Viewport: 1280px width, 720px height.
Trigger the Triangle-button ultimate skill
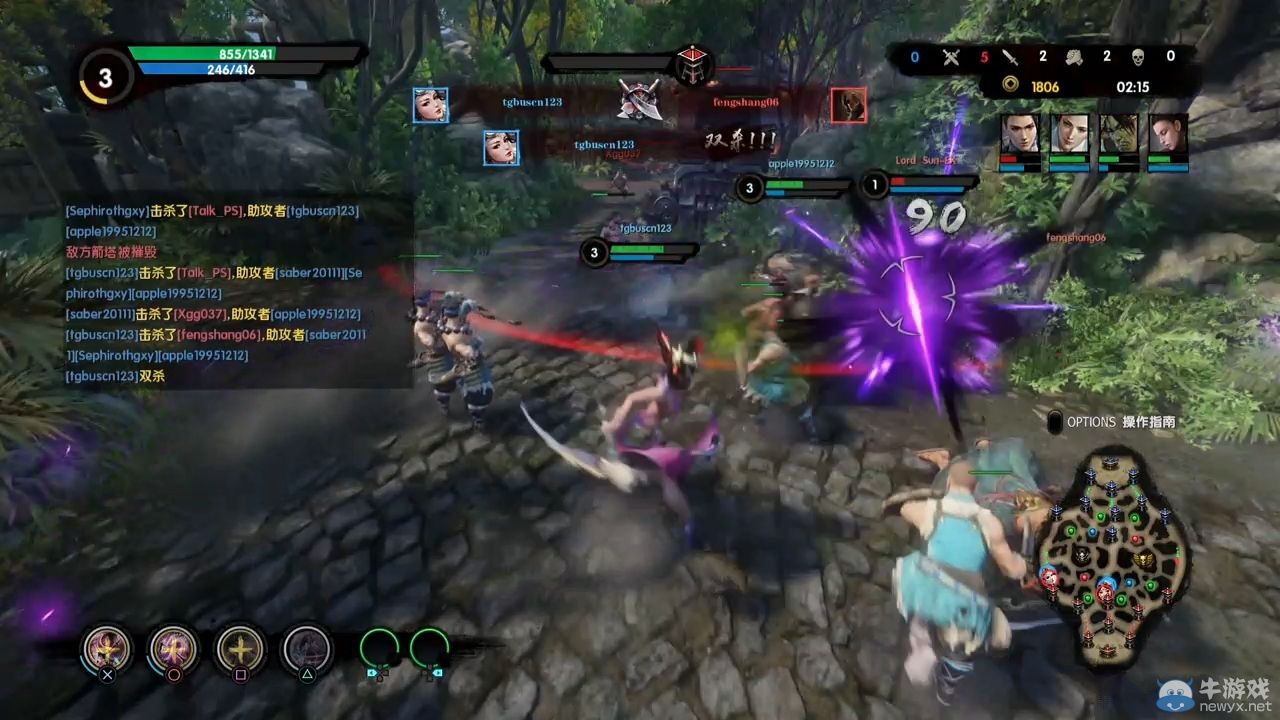(306, 649)
